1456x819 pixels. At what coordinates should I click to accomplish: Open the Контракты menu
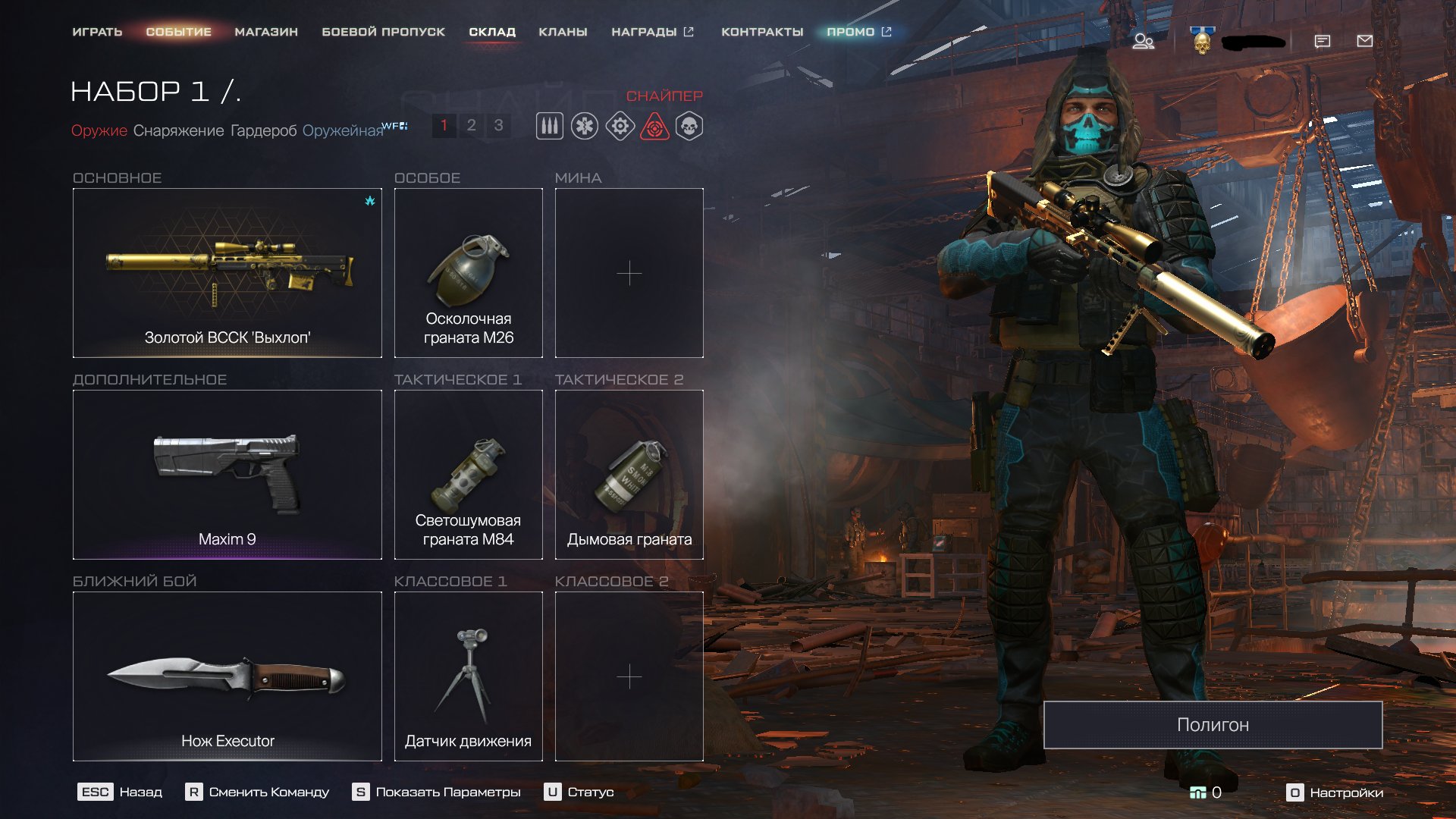pos(762,32)
